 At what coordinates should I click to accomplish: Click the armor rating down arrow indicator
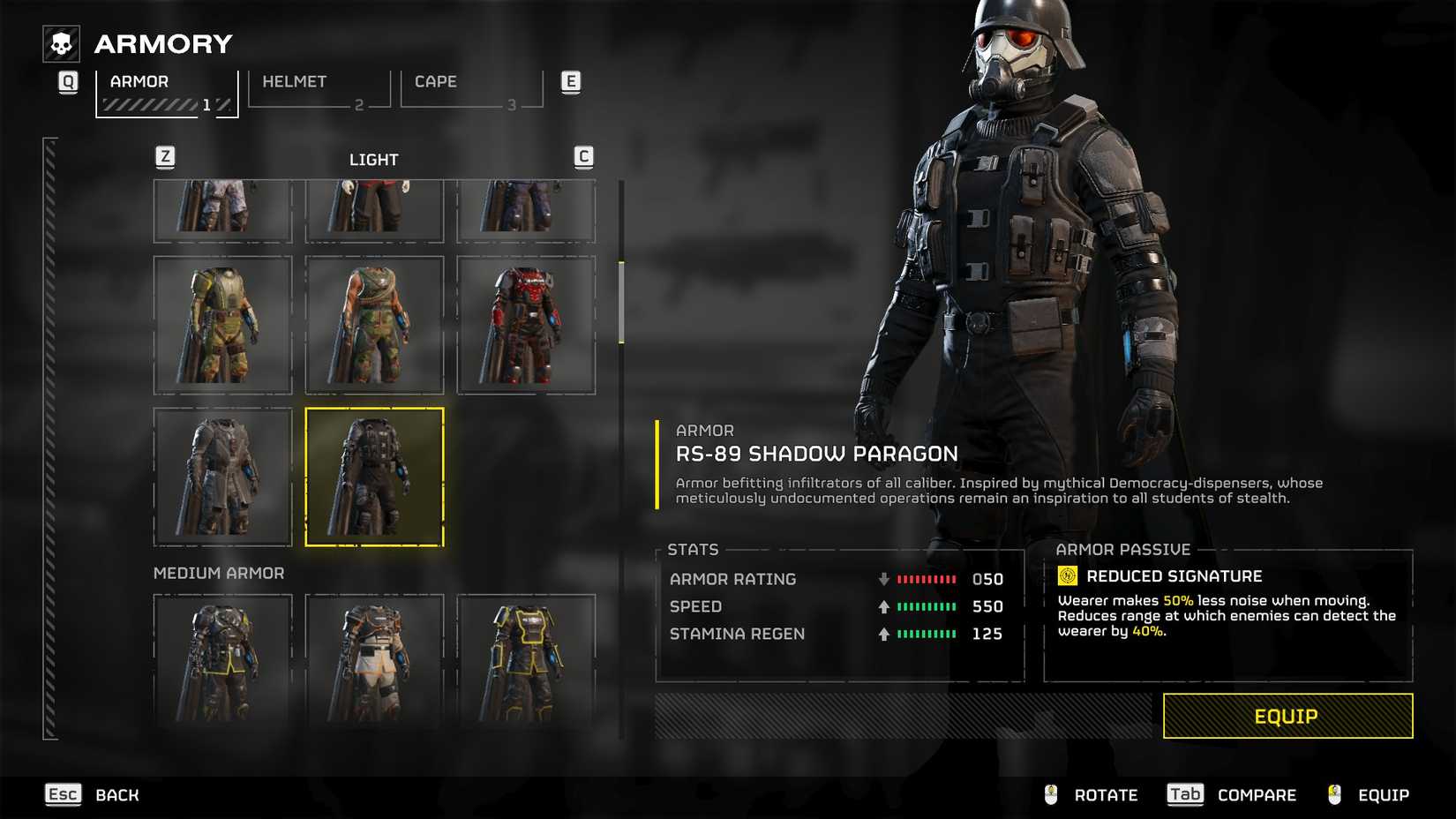point(882,579)
